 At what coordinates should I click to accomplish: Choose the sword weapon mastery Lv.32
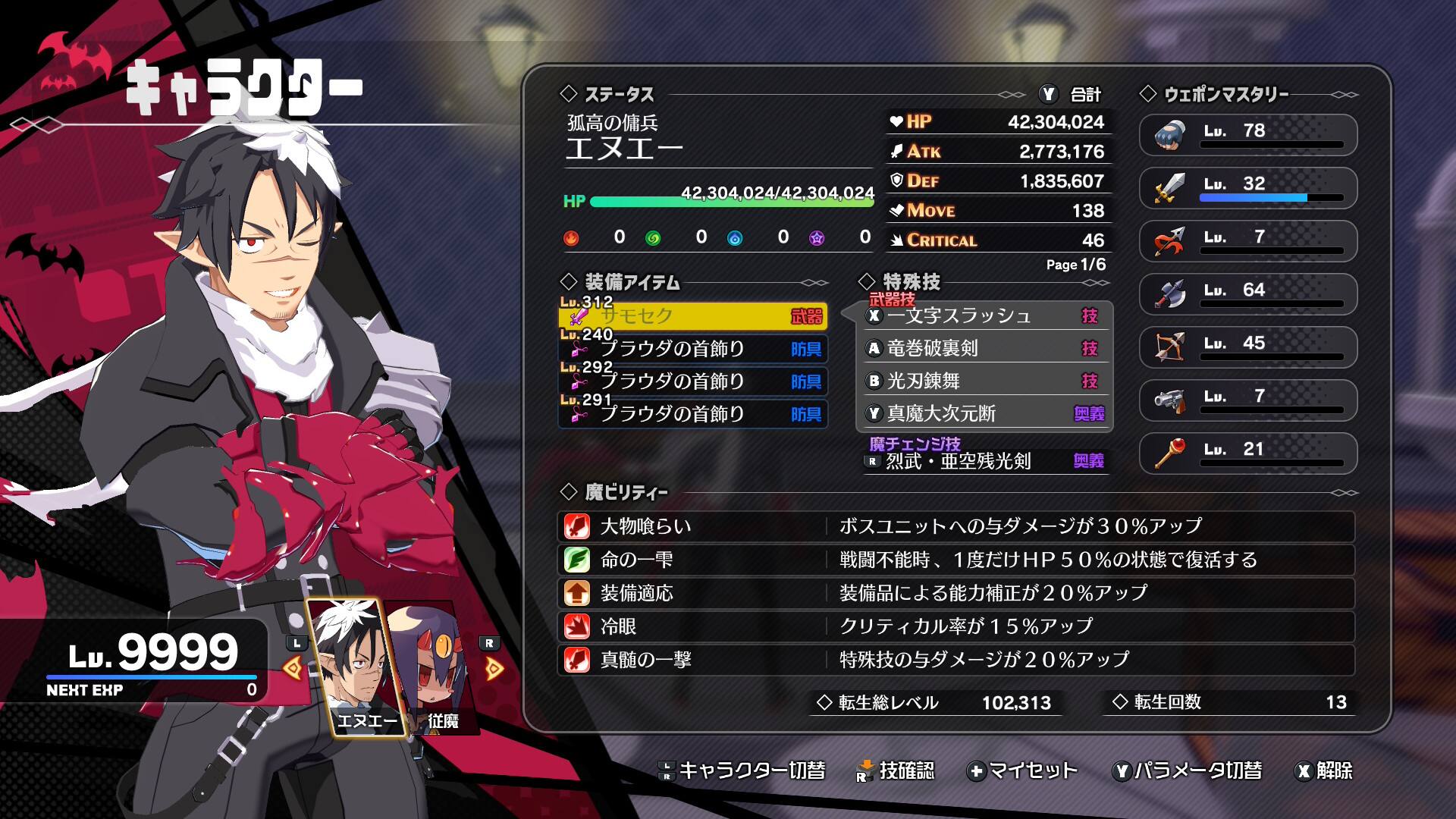coord(1247,187)
